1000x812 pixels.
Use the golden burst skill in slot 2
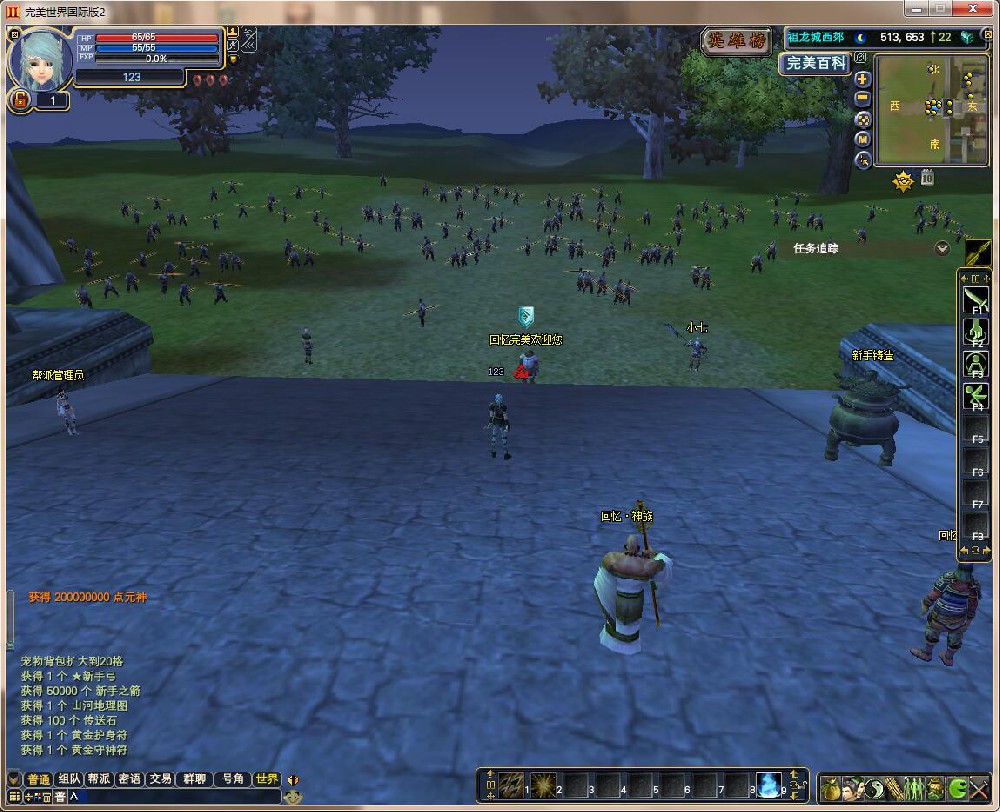click(543, 786)
